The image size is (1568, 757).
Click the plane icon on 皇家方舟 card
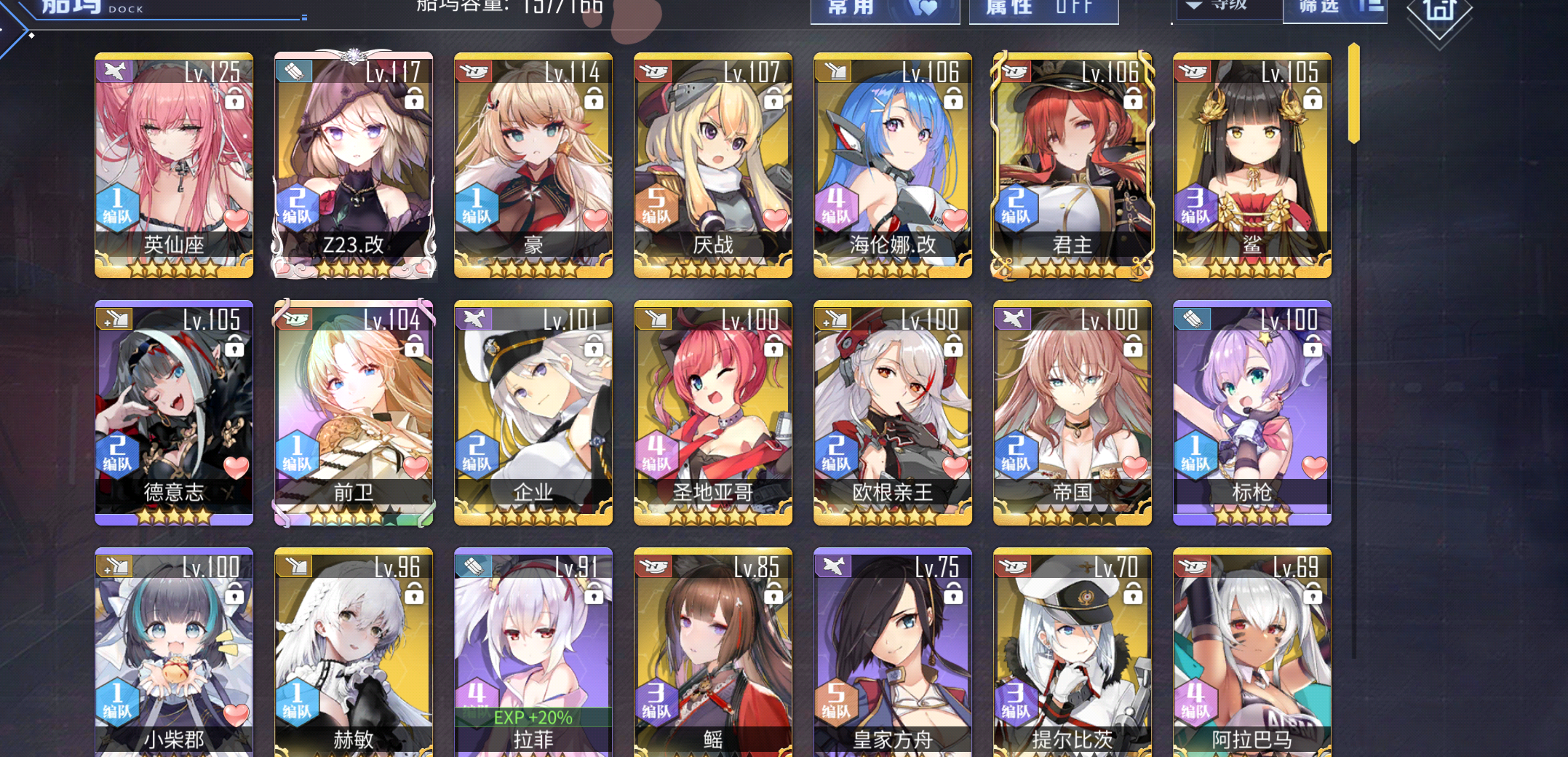coord(833,566)
